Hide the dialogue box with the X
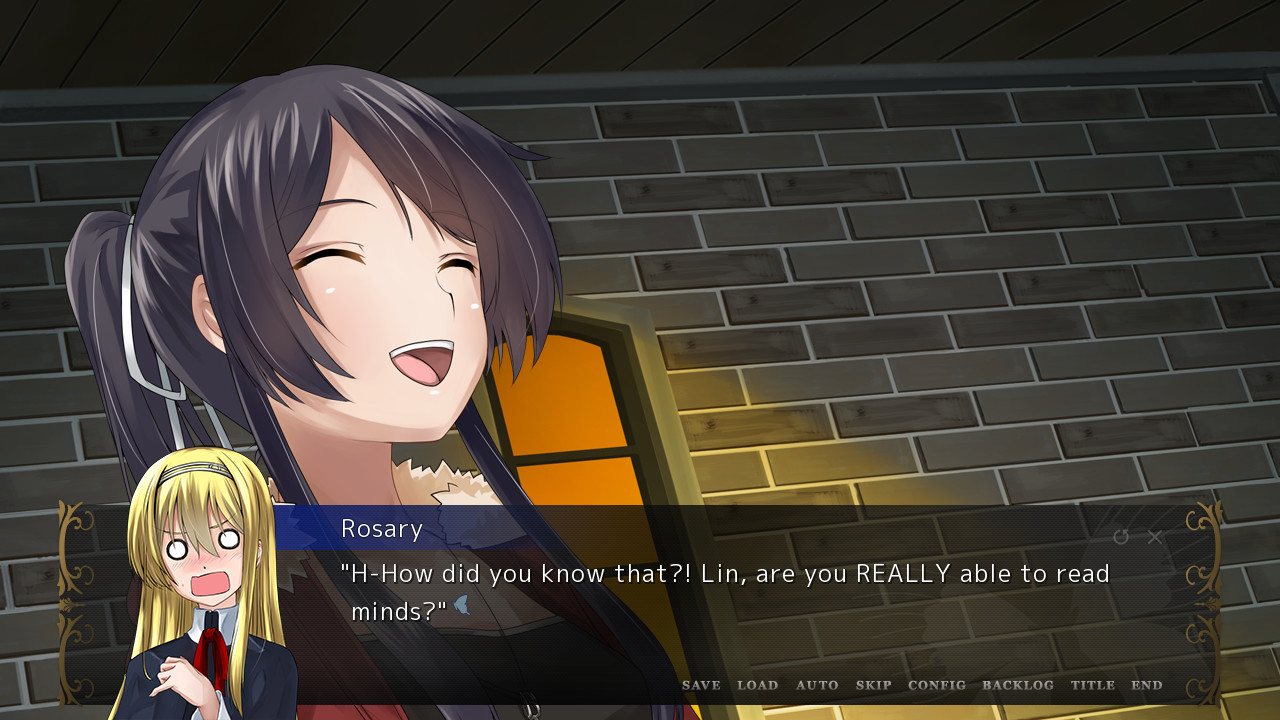This screenshot has height=720, width=1280. pos(1155,537)
